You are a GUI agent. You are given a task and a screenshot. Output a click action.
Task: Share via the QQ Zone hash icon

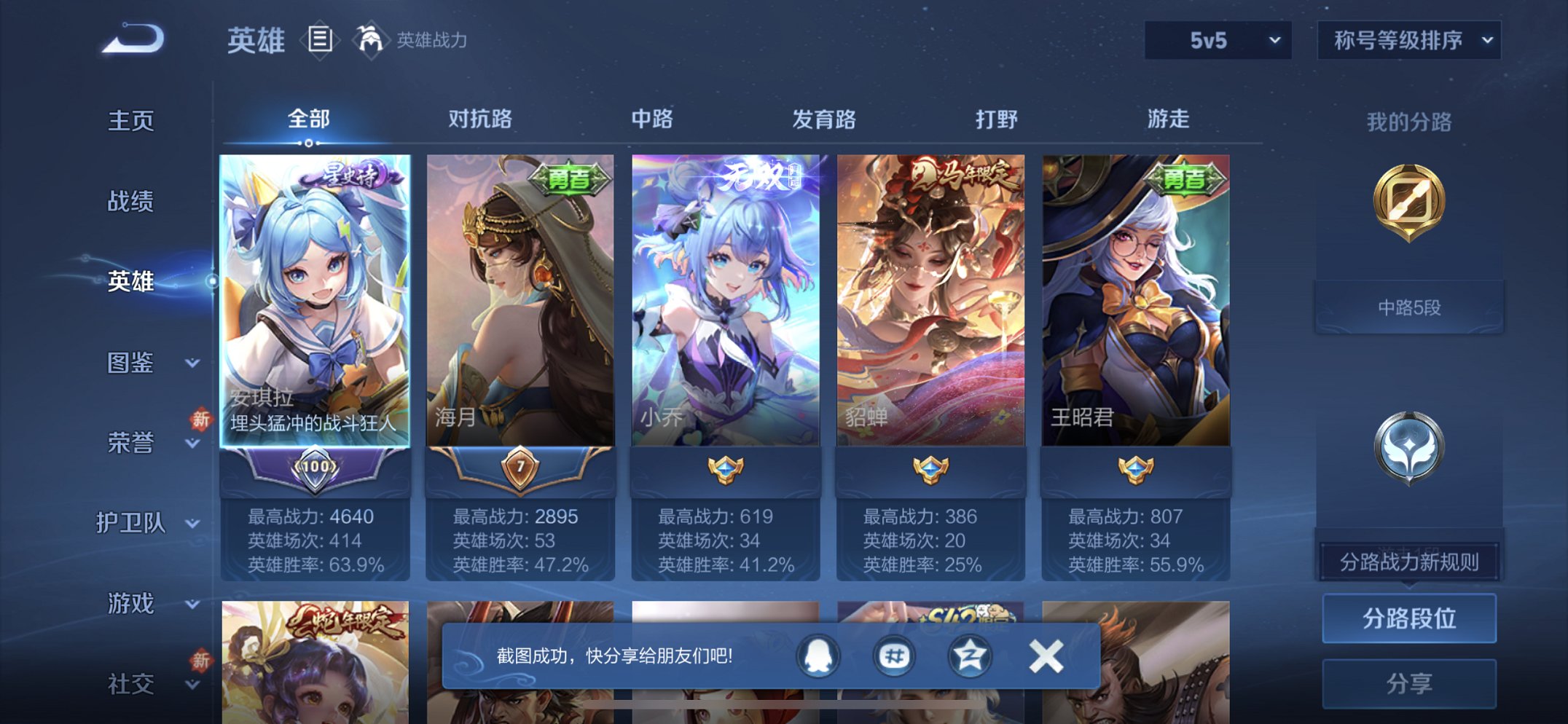[x=896, y=656]
